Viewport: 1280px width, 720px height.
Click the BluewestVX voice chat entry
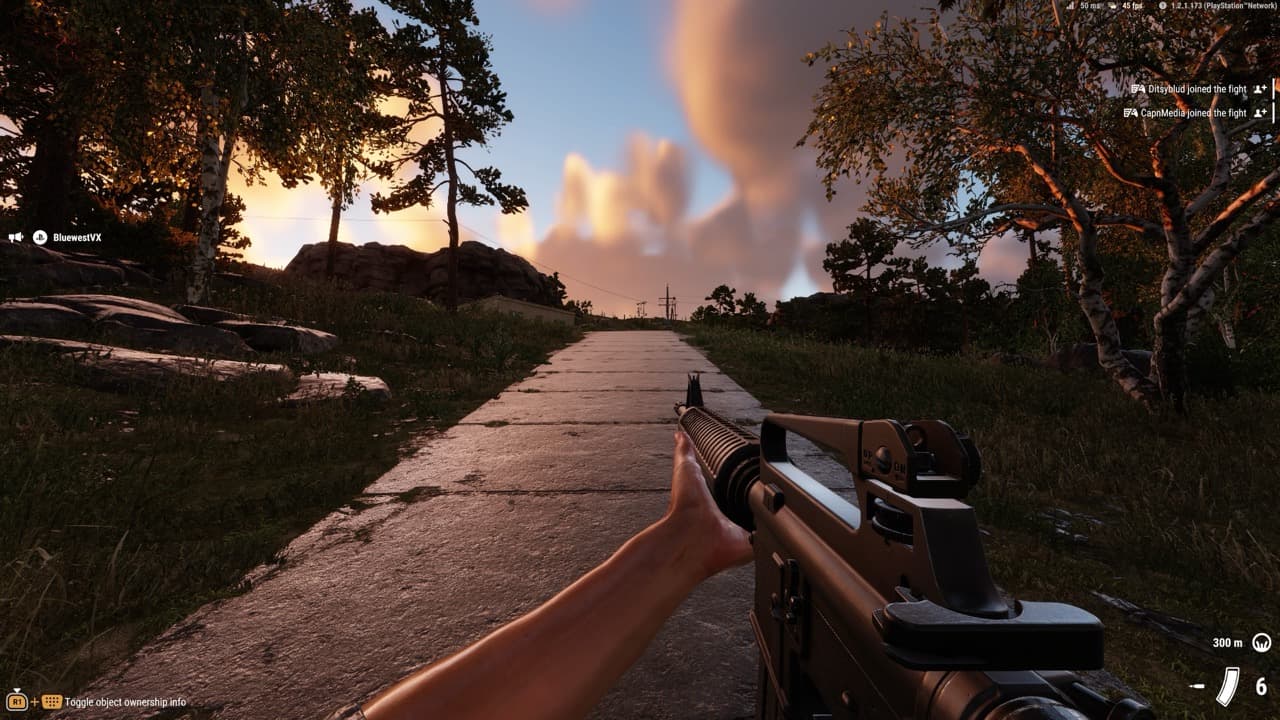76,238
